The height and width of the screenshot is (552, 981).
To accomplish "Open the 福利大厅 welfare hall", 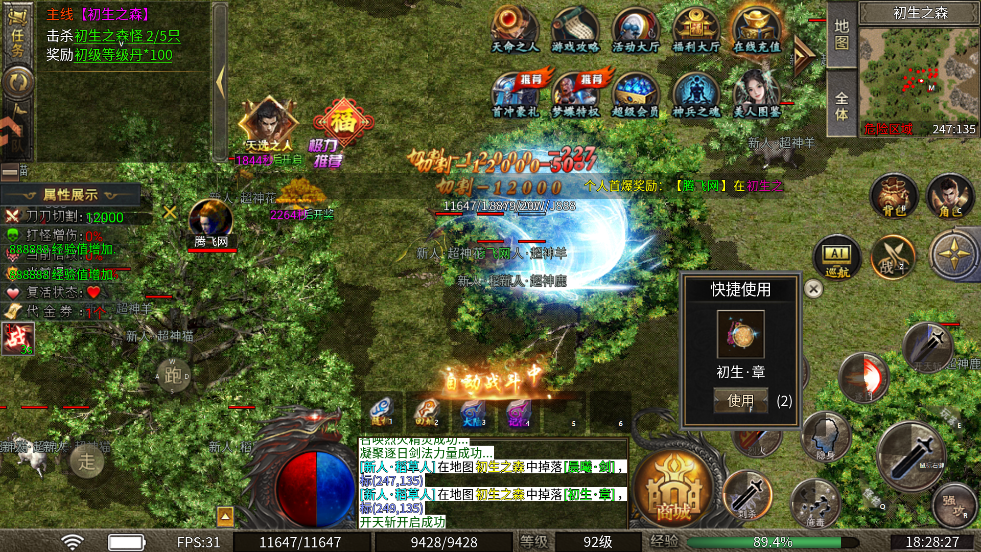I will coord(696,28).
